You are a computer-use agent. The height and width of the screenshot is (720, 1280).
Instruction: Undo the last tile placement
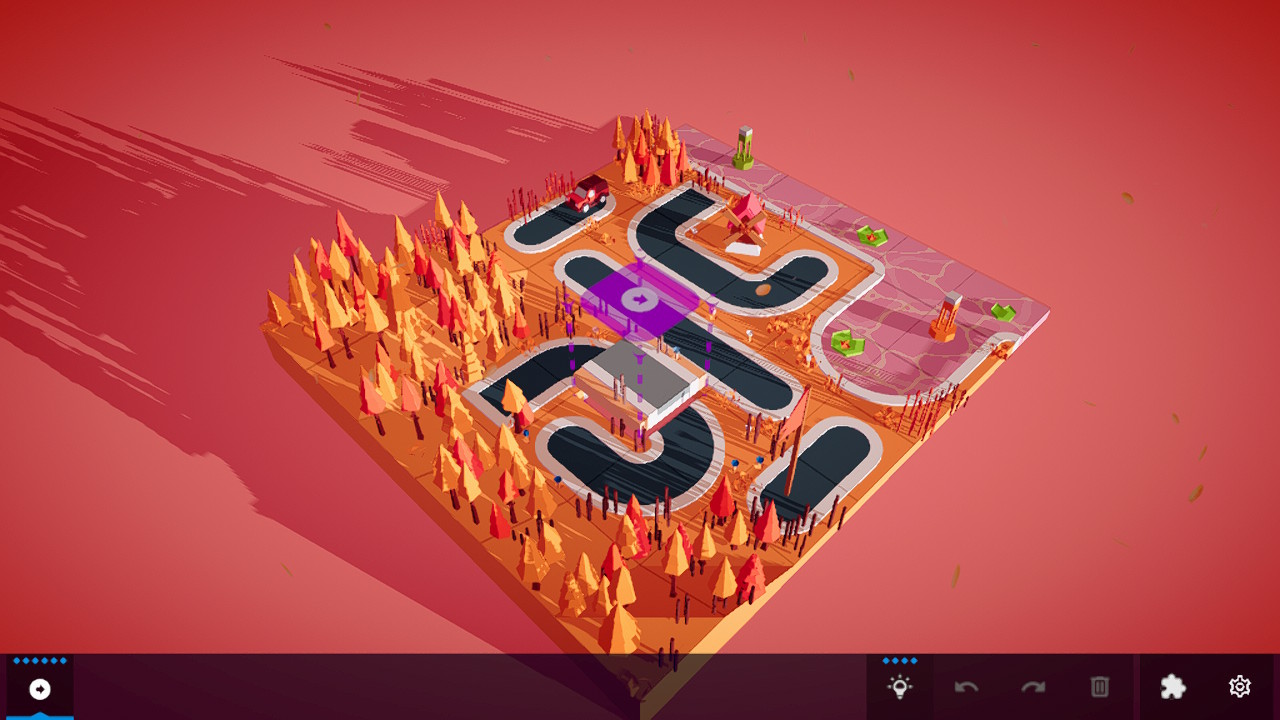(x=966, y=687)
